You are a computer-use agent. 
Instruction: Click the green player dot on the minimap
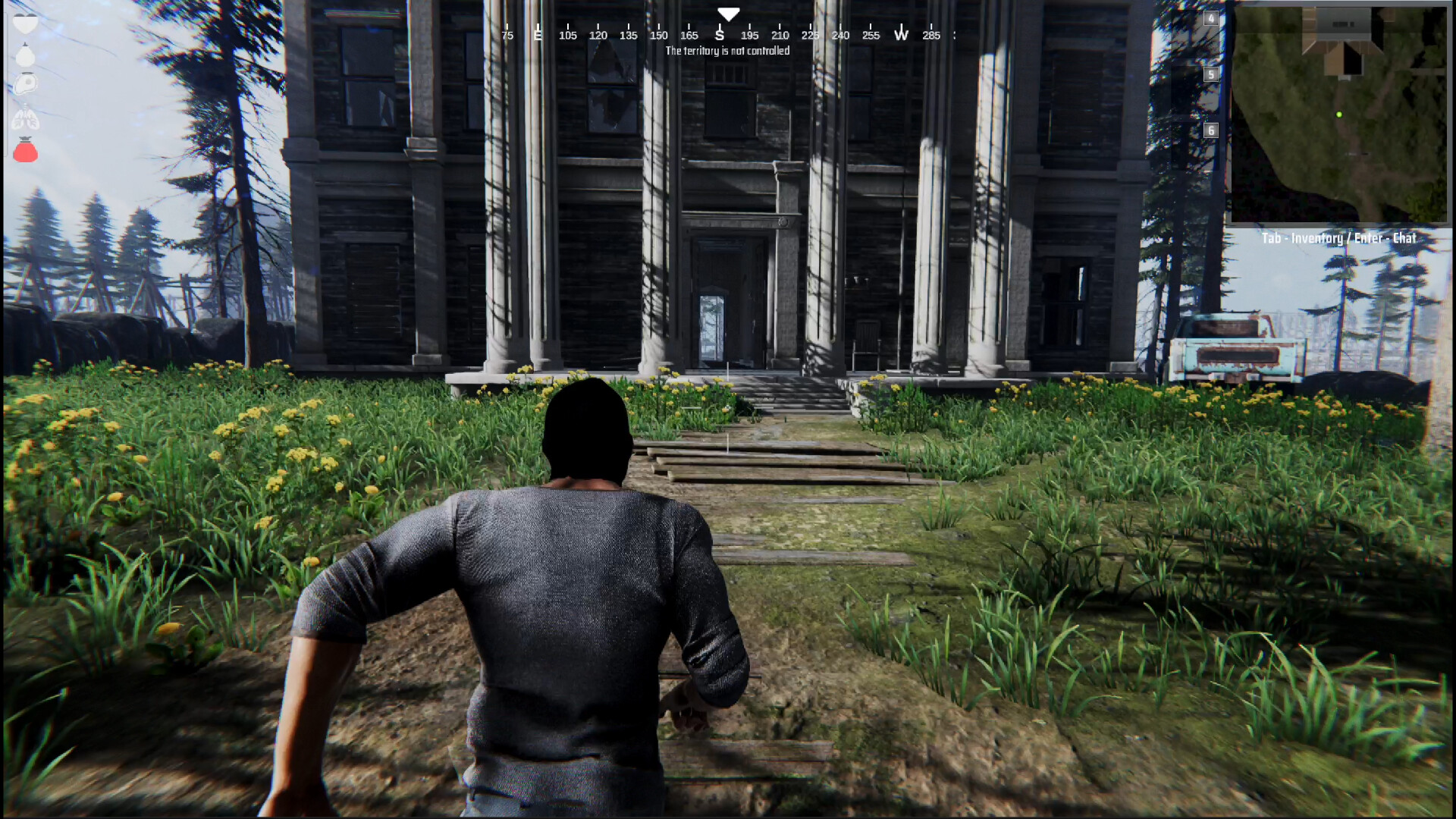1339,115
